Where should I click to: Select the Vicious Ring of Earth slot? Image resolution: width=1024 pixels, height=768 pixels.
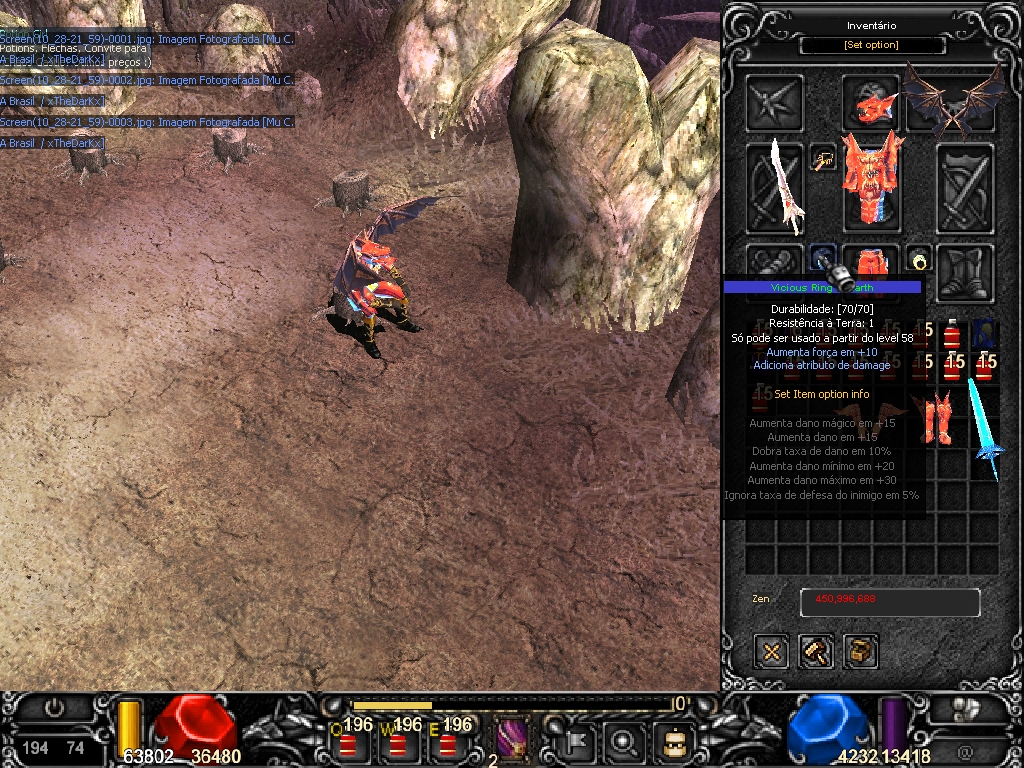click(823, 259)
